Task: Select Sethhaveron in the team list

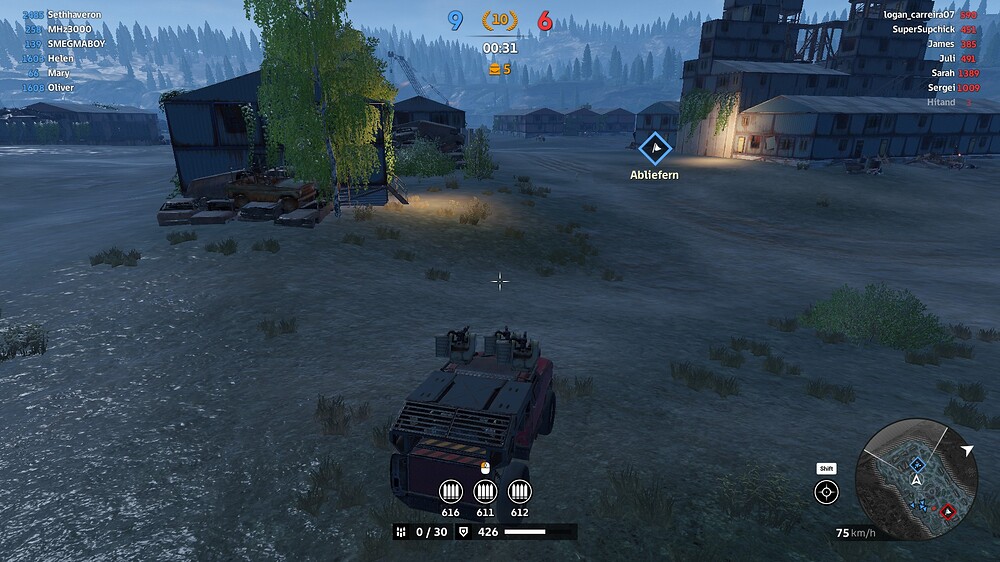Action: pyautogui.click(x=74, y=15)
